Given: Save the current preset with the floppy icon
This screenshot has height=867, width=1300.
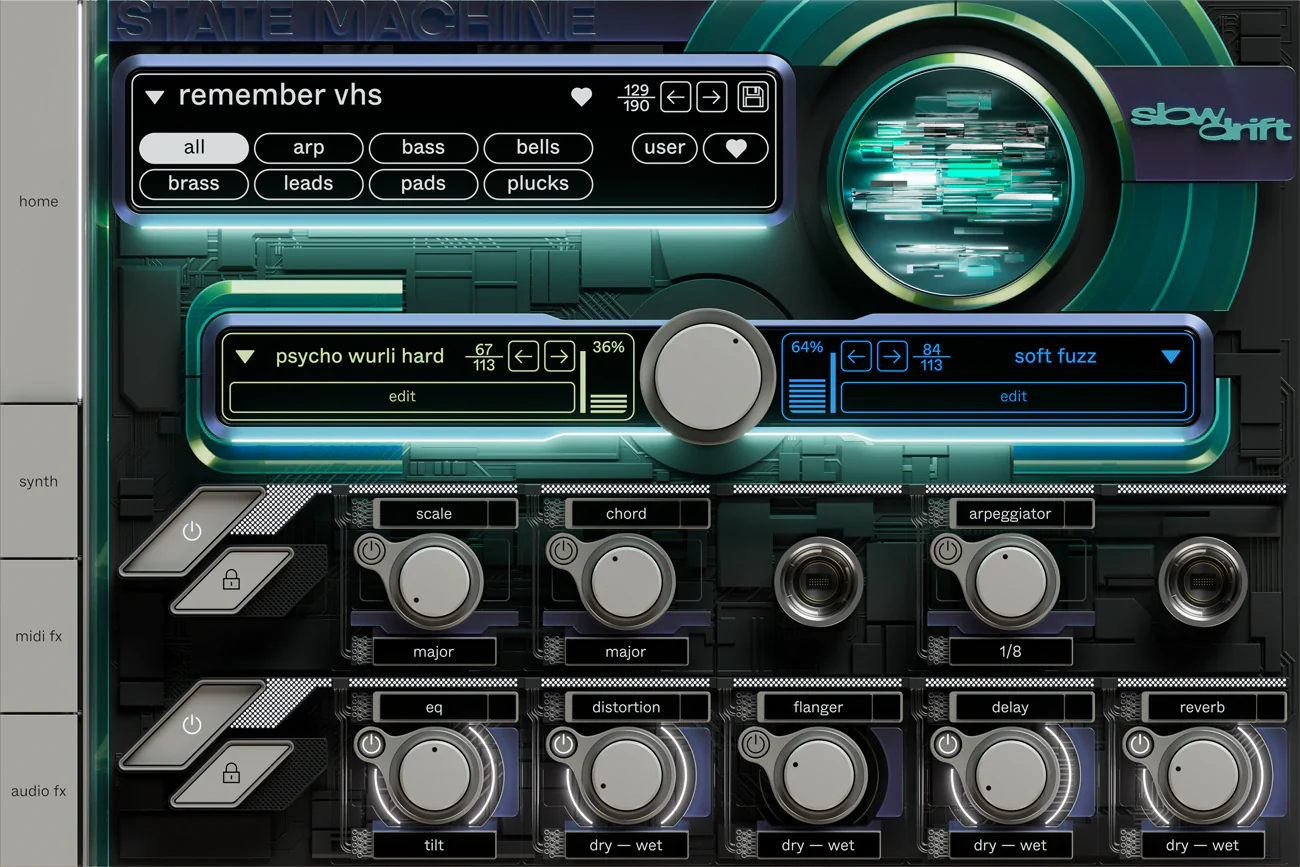Looking at the screenshot, I should pyautogui.click(x=752, y=97).
